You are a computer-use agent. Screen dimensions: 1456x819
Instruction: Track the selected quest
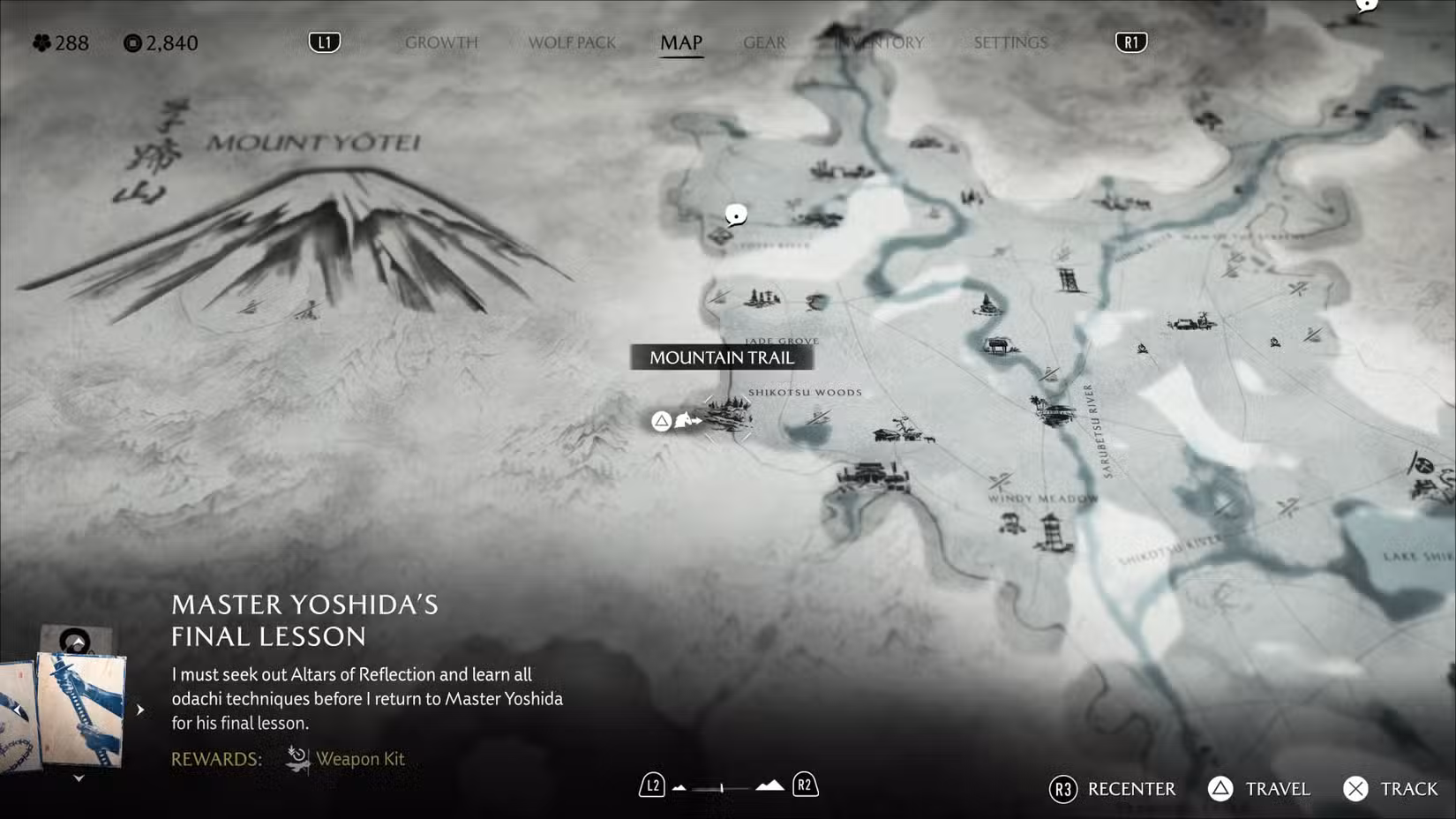1391,789
